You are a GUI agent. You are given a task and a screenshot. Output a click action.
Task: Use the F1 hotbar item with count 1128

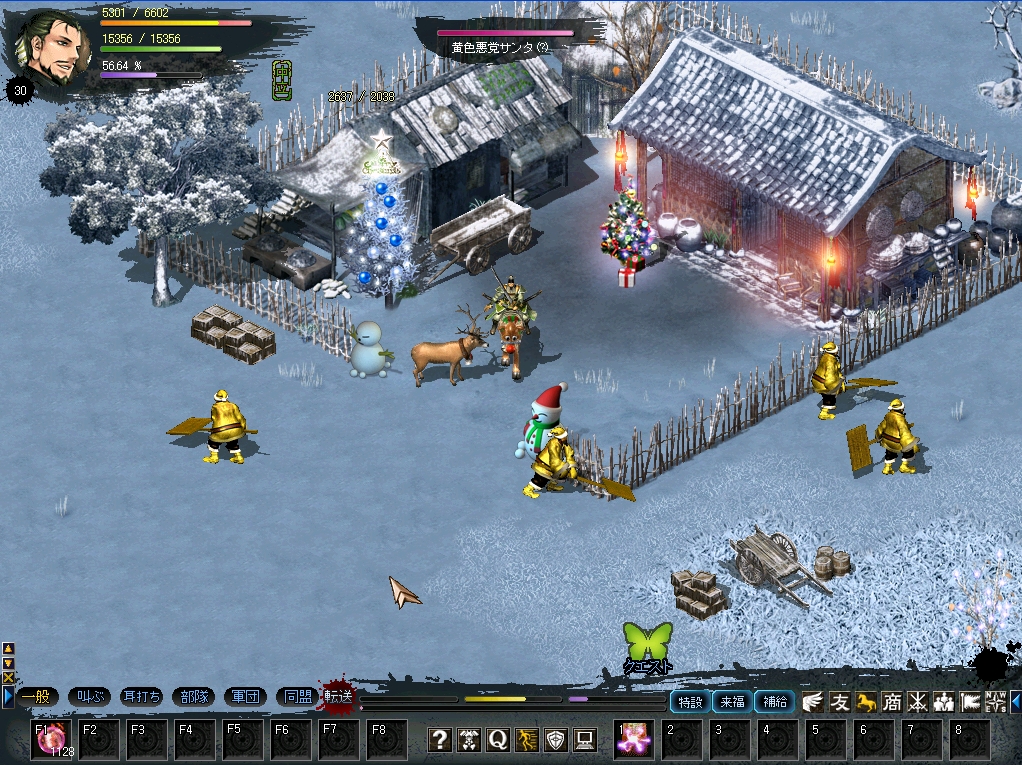(x=51, y=740)
